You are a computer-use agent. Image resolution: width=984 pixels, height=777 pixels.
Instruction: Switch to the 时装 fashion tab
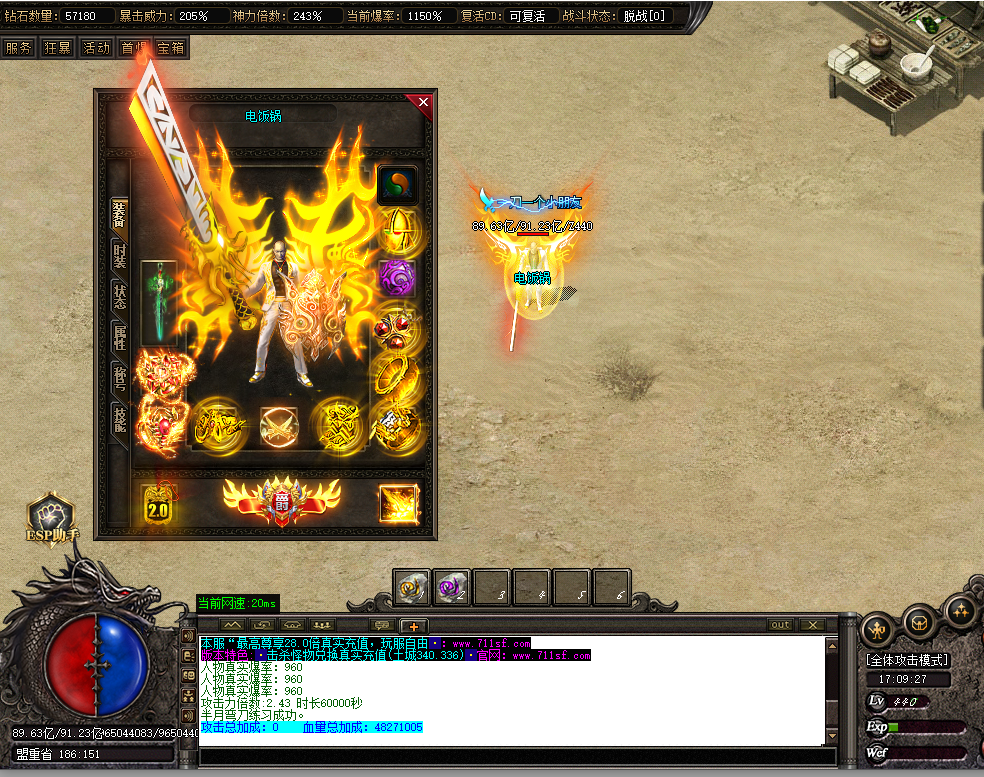click(x=119, y=254)
